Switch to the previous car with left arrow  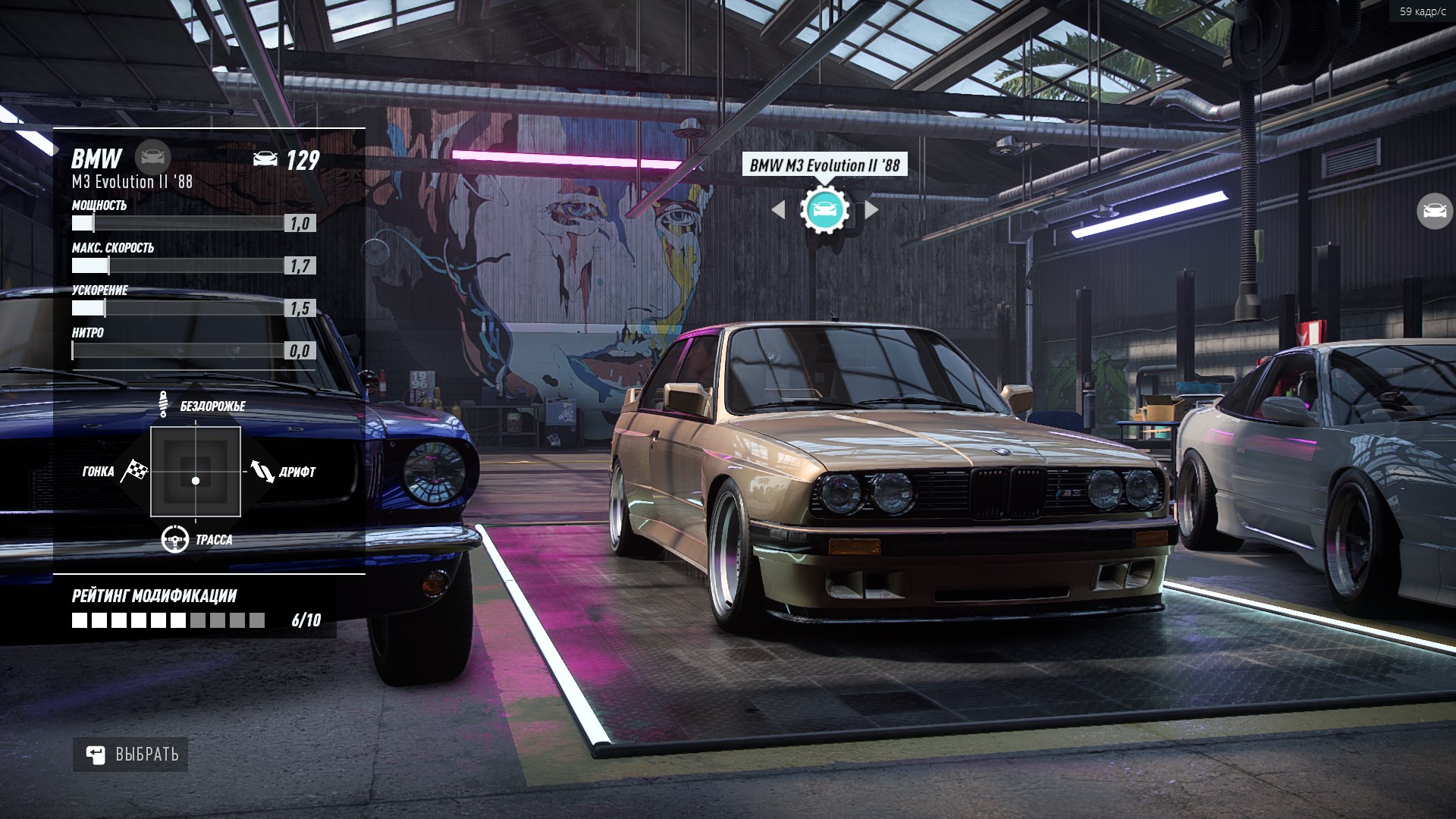point(778,210)
